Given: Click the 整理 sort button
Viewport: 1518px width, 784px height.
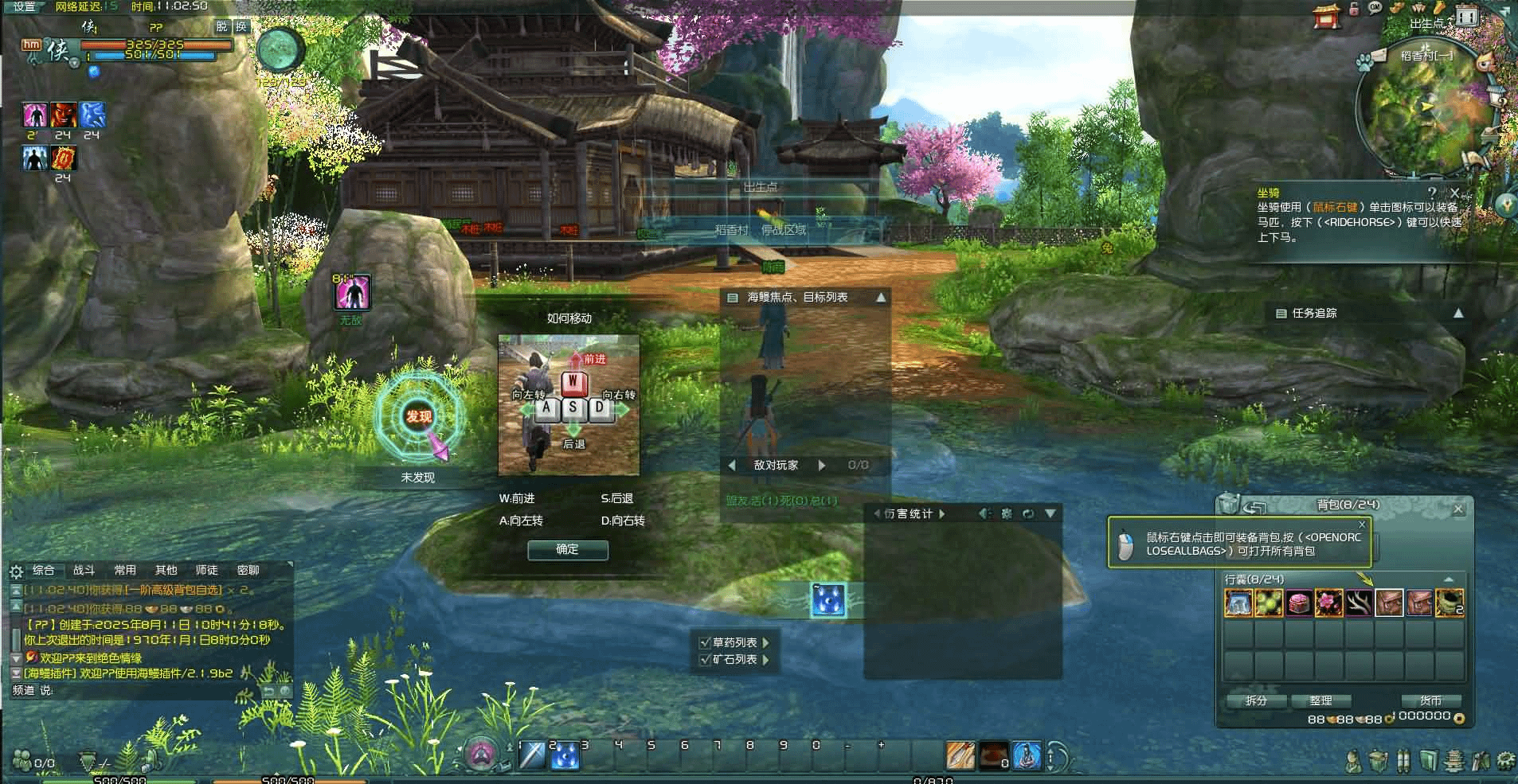Looking at the screenshot, I should (x=1320, y=700).
